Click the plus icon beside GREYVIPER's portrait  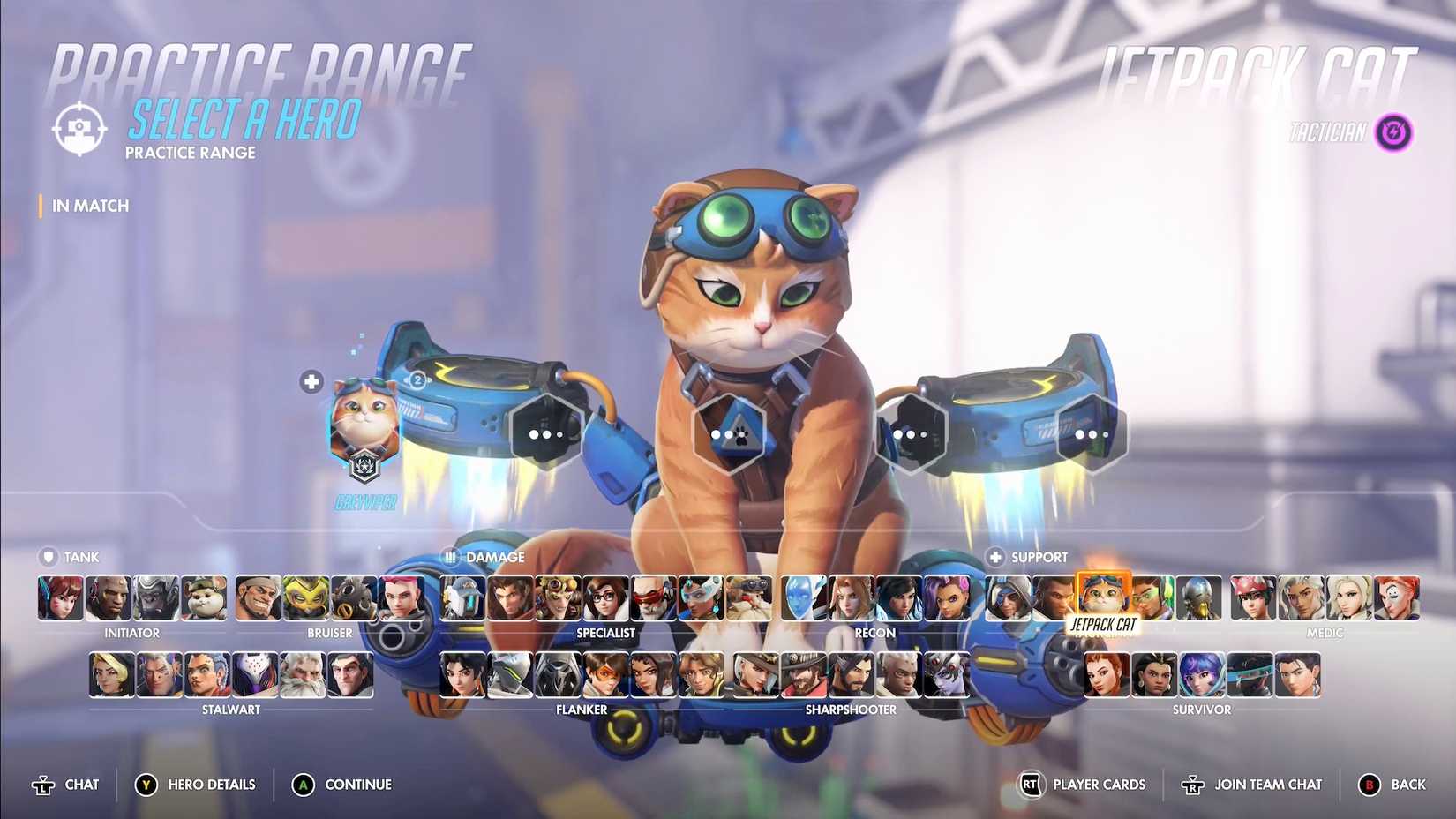[x=311, y=381]
